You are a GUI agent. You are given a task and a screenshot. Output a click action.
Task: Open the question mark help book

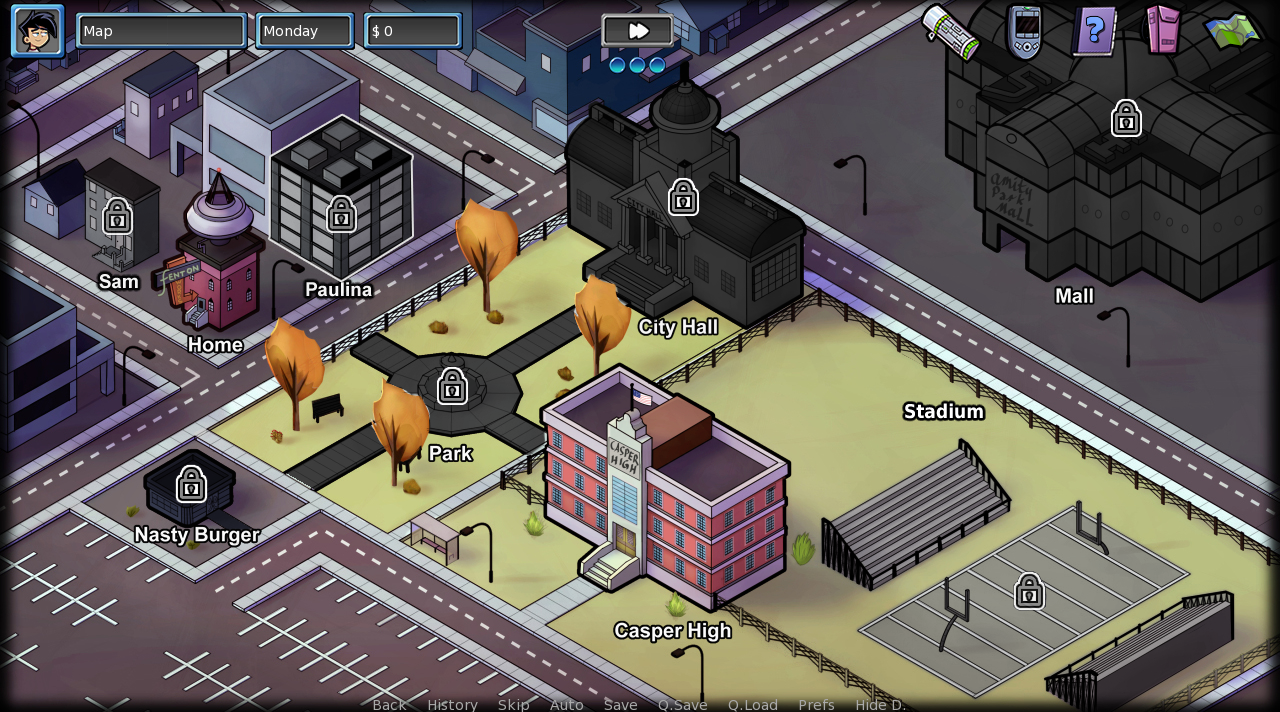1095,31
